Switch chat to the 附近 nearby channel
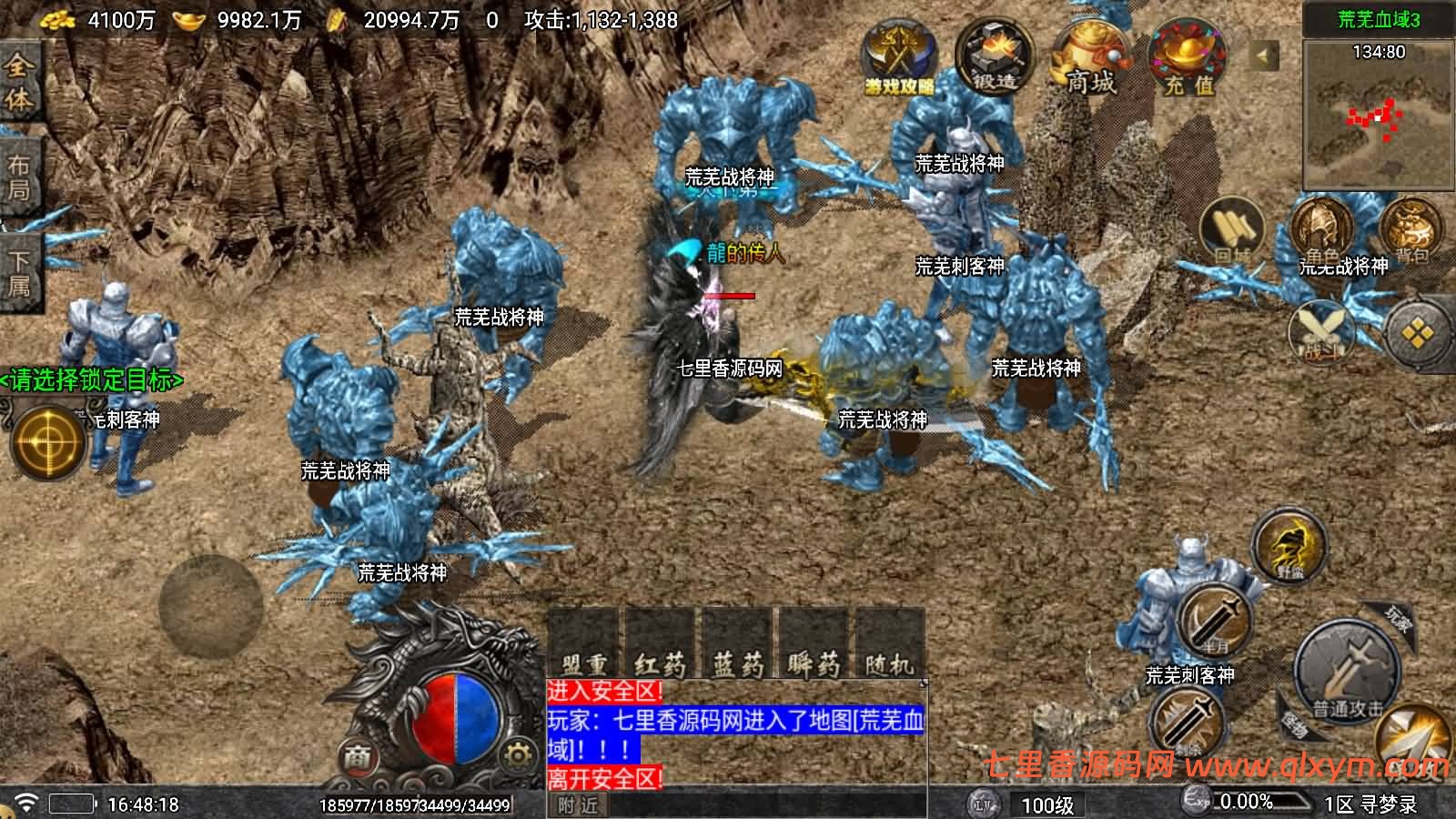 point(578,805)
